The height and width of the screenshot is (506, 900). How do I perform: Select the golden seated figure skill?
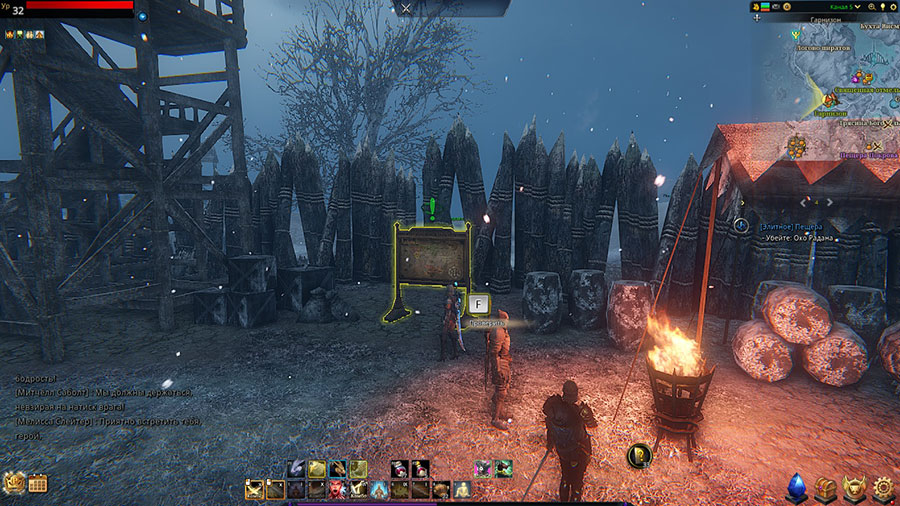coord(462,490)
